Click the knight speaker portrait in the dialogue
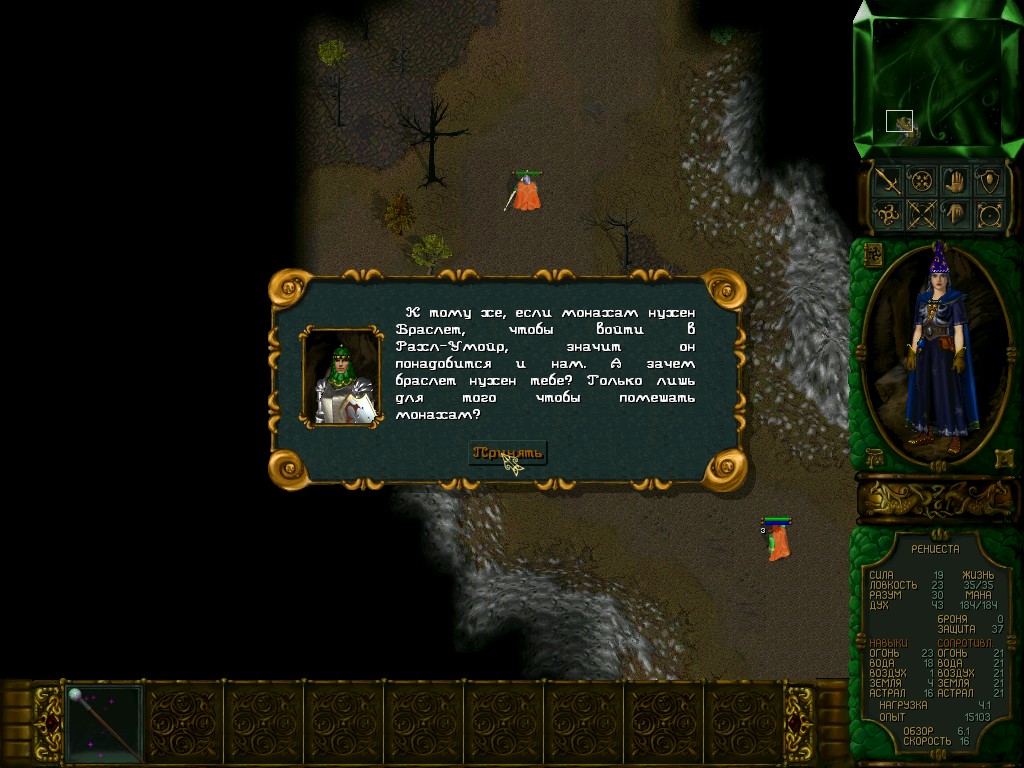Image resolution: width=1024 pixels, height=768 pixels. [x=342, y=378]
